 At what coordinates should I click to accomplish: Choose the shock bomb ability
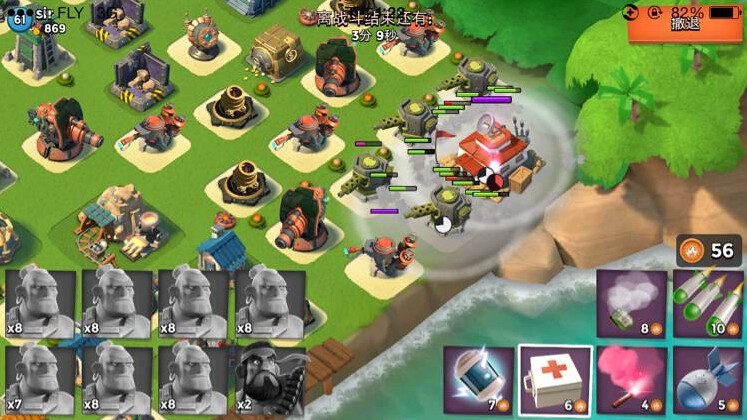point(478,380)
